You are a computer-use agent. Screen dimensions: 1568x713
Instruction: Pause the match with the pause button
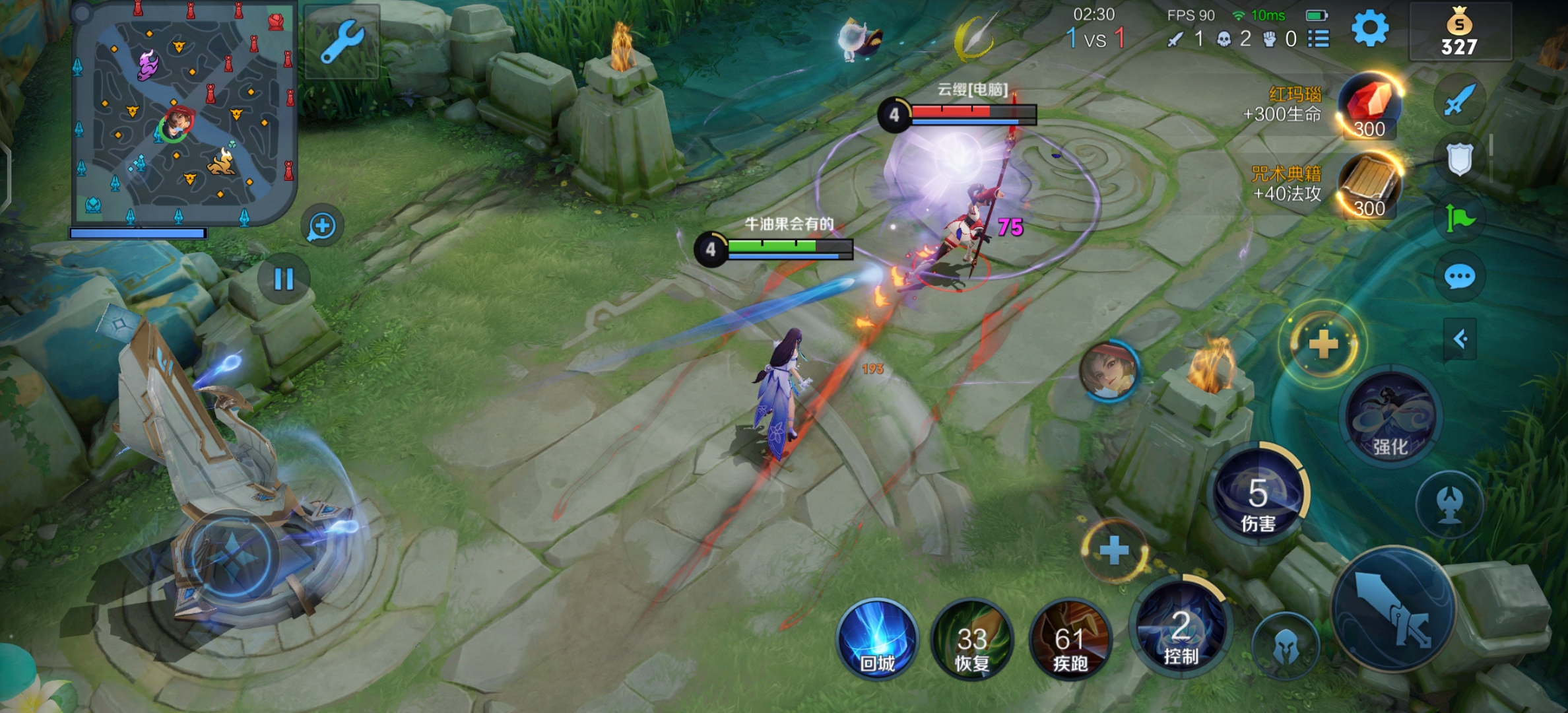284,279
